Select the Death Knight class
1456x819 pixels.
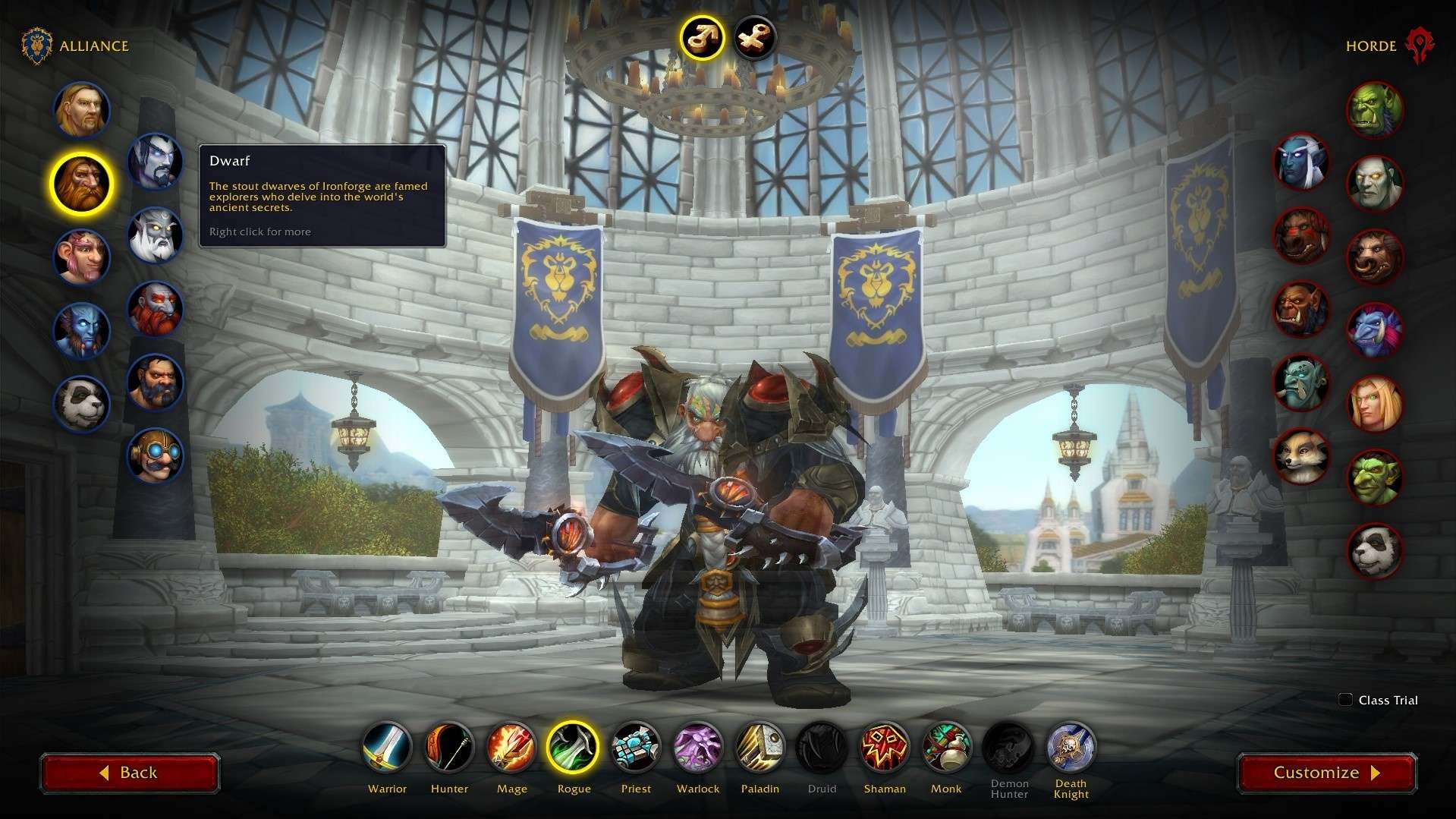click(1071, 747)
